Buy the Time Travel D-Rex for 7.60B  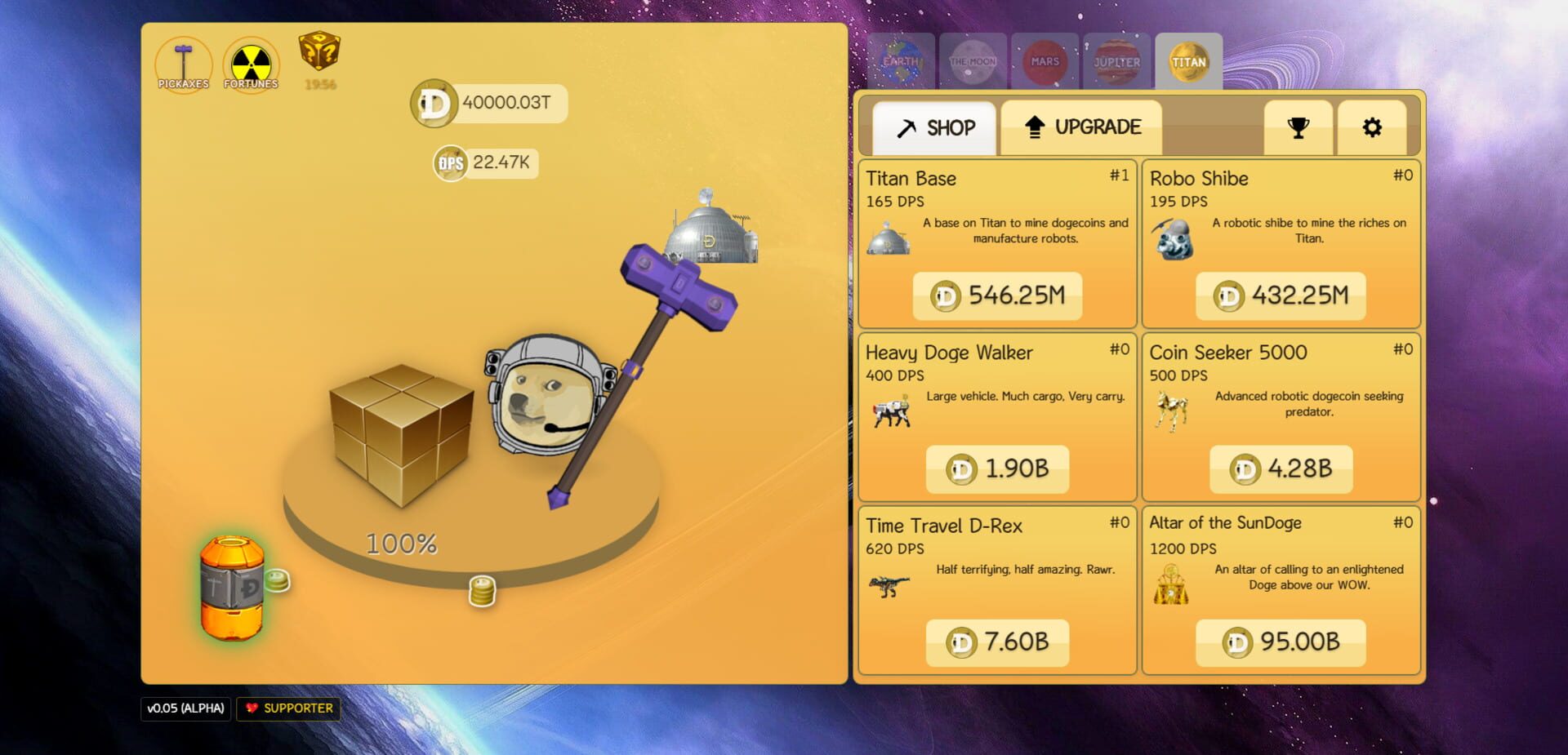coord(997,642)
